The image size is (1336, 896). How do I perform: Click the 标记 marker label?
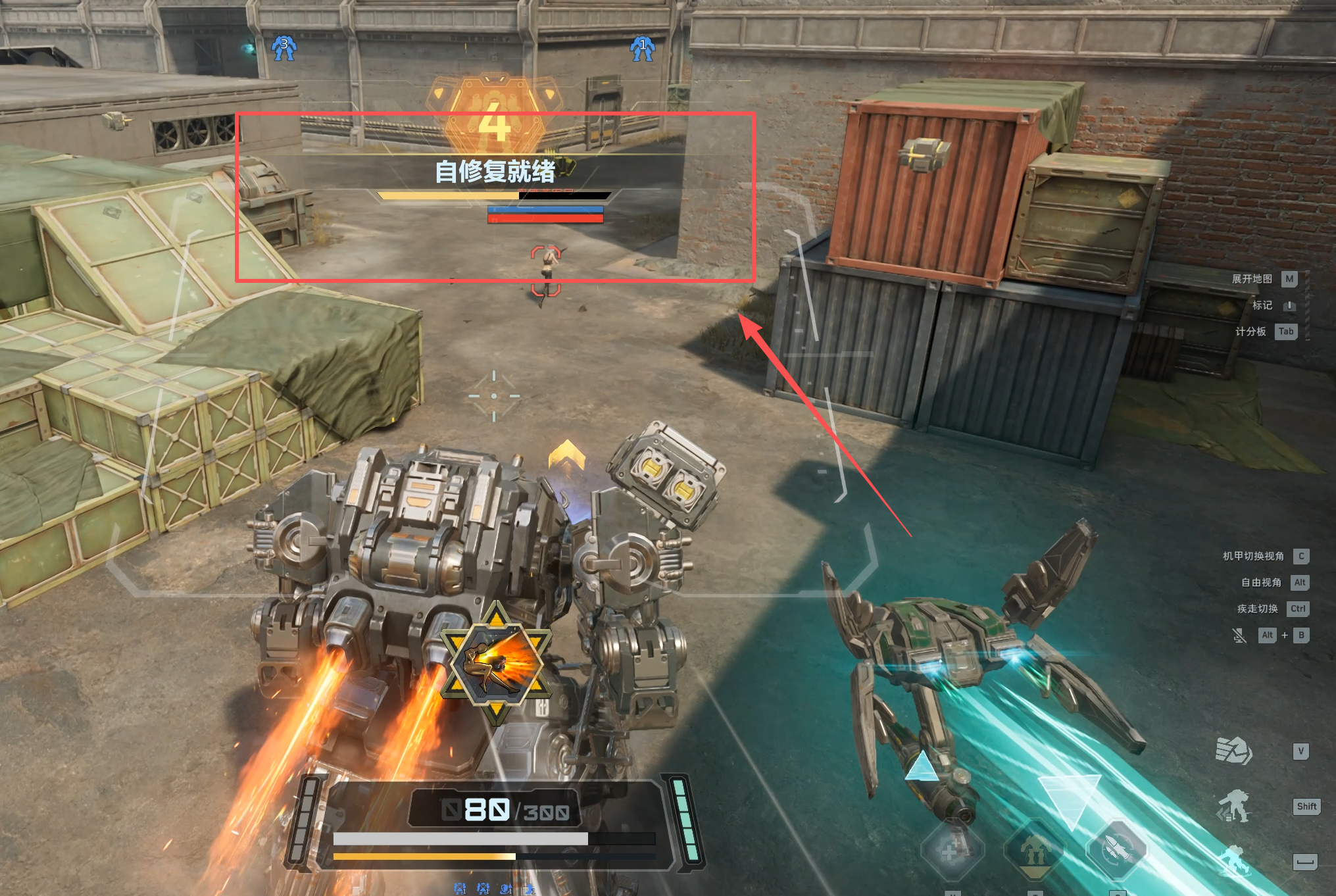pyautogui.click(x=1262, y=305)
